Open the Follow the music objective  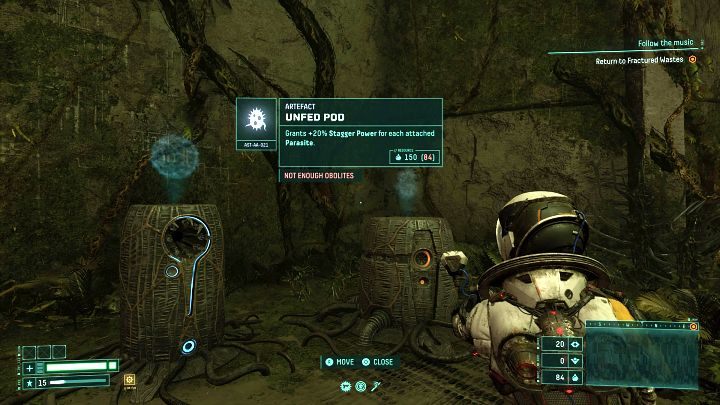[x=667, y=44]
